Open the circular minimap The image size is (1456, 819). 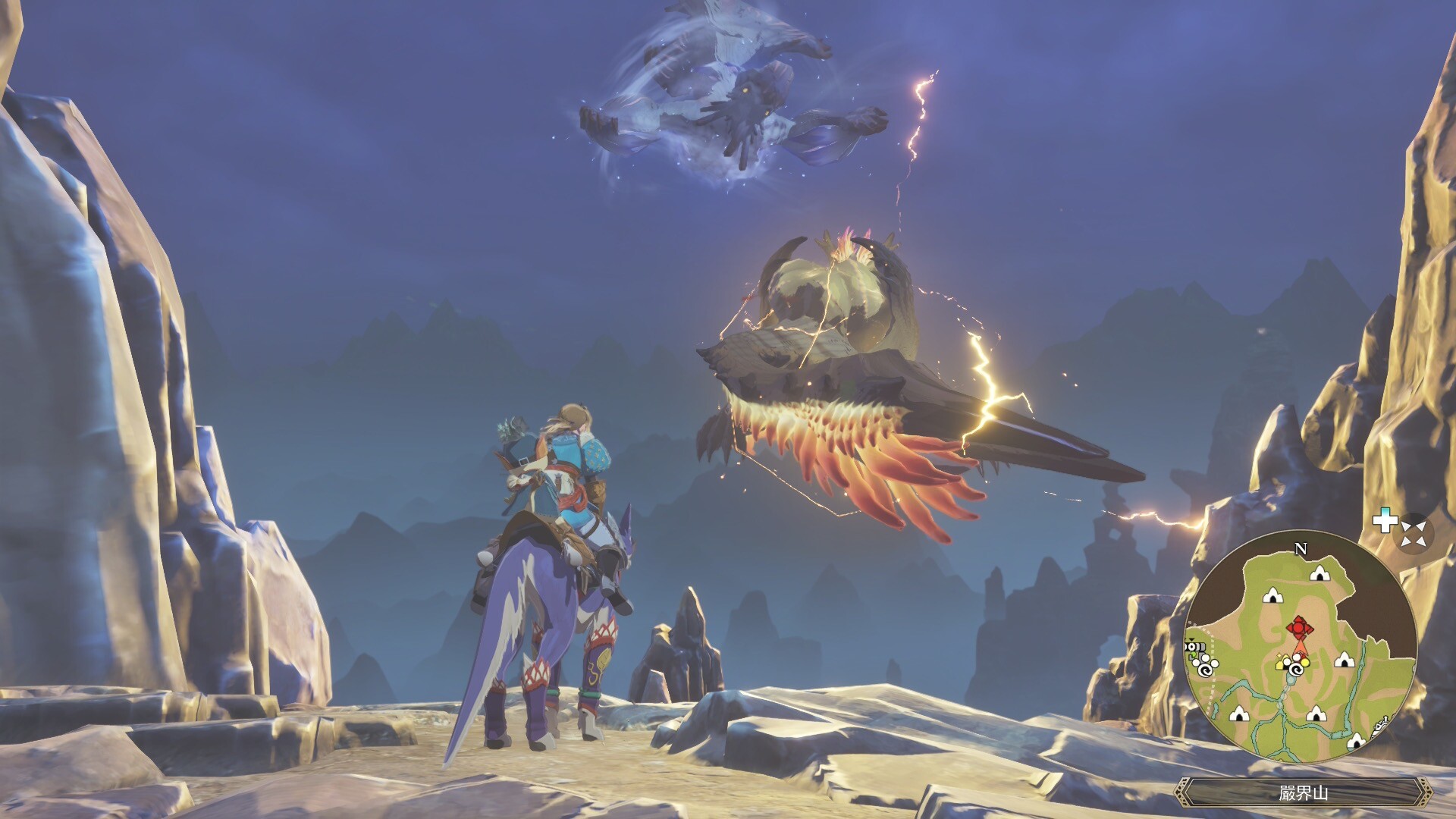(x=1300, y=647)
